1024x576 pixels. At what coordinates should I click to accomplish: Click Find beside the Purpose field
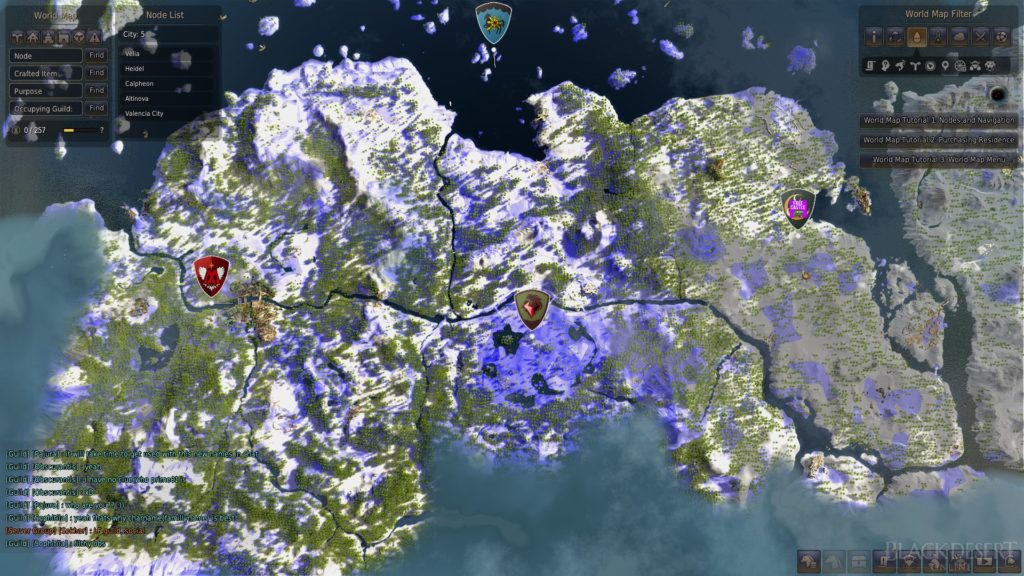point(96,90)
